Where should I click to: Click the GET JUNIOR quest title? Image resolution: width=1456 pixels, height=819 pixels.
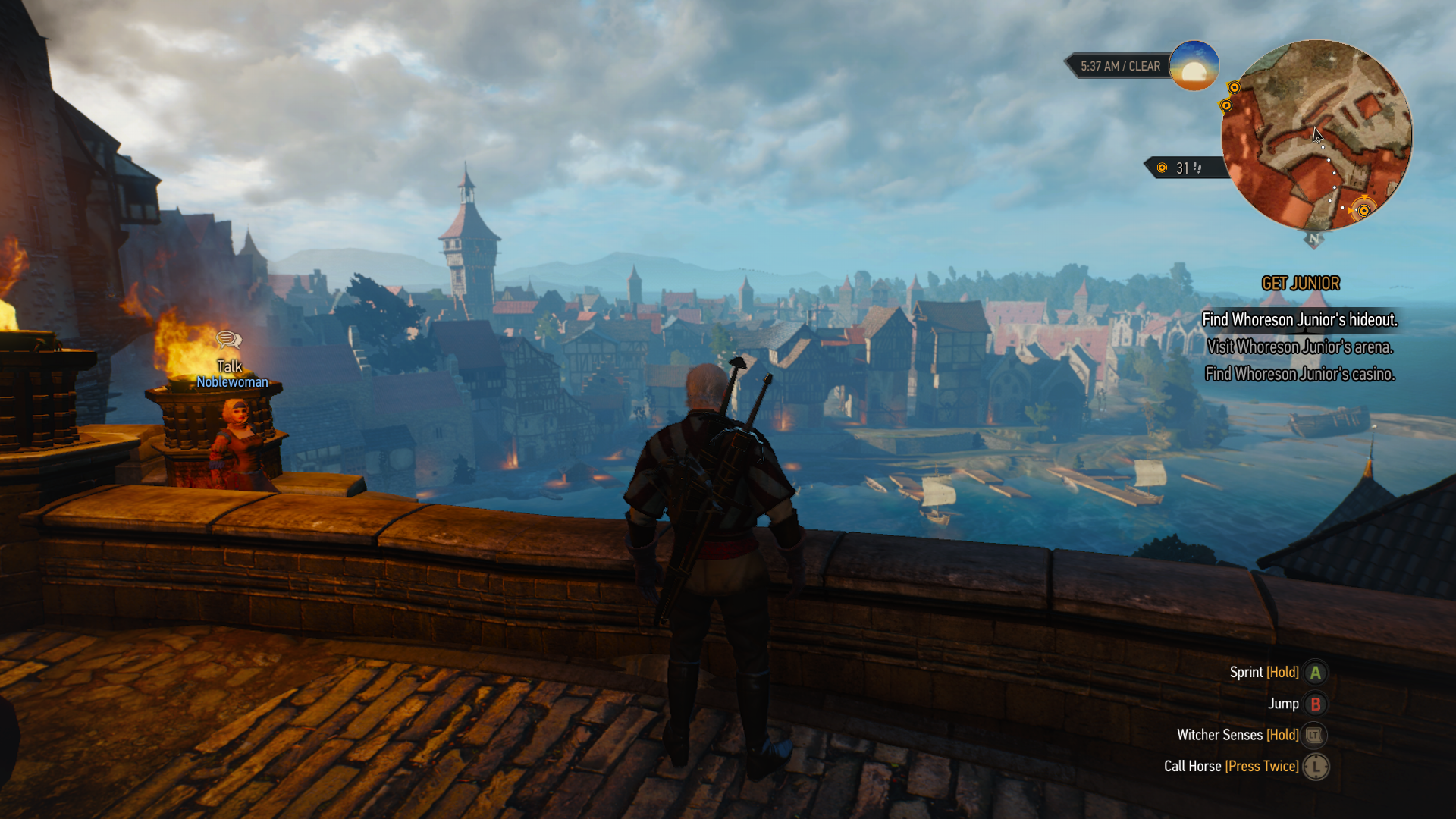click(1300, 284)
